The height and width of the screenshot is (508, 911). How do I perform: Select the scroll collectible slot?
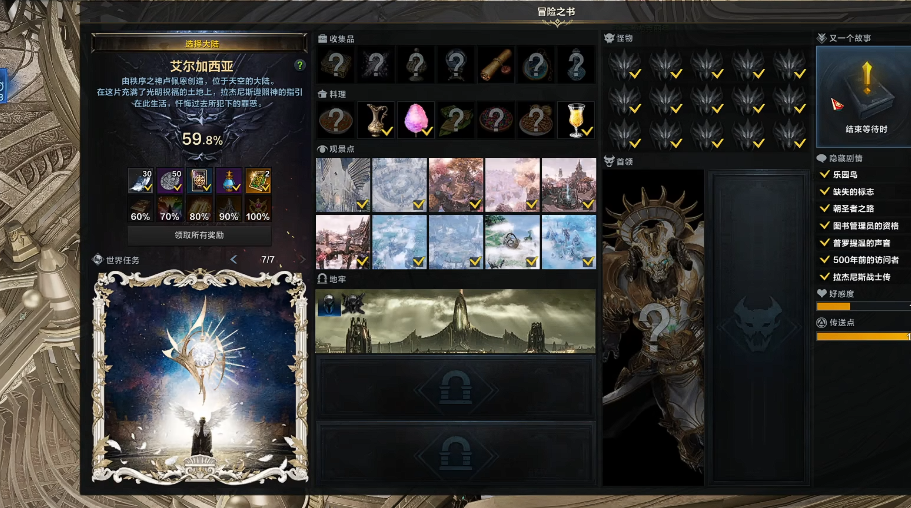tap(495, 65)
